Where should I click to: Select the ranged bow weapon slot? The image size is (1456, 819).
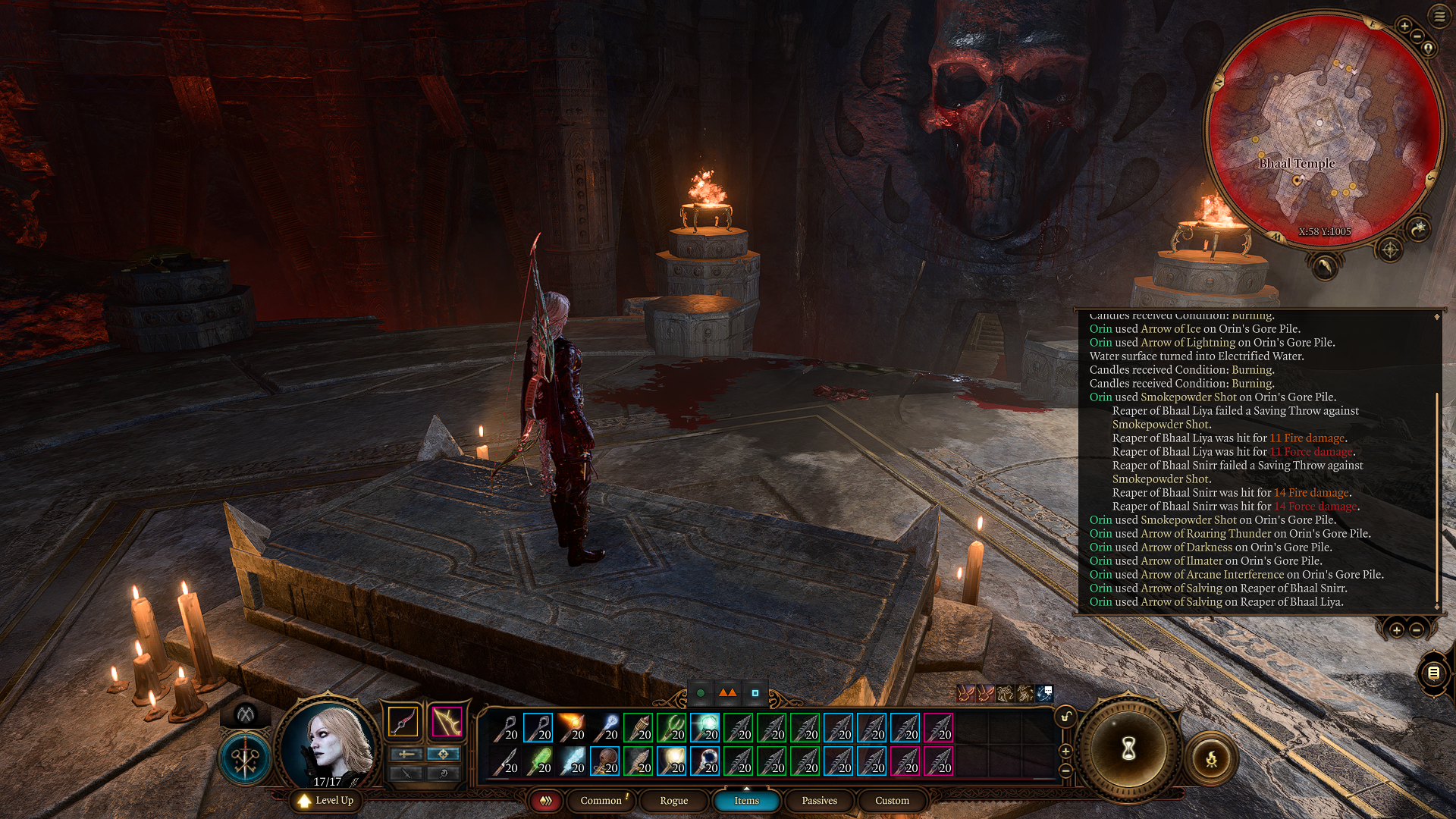447,721
